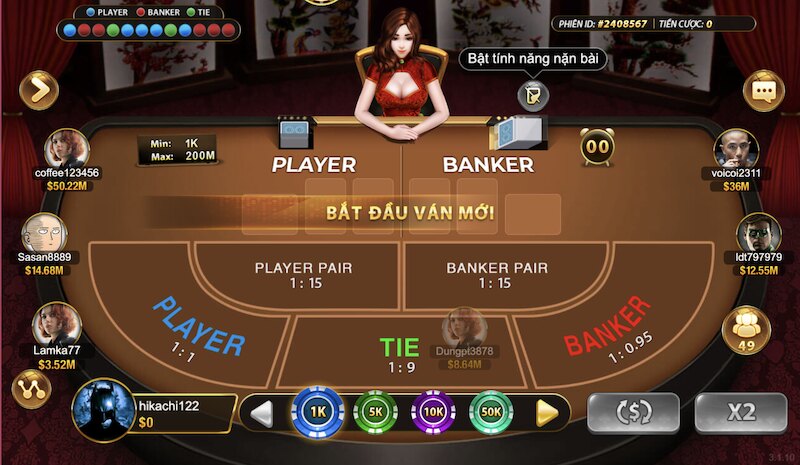Show higher chip values with yellow arrow
800x465 pixels.
click(546, 411)
